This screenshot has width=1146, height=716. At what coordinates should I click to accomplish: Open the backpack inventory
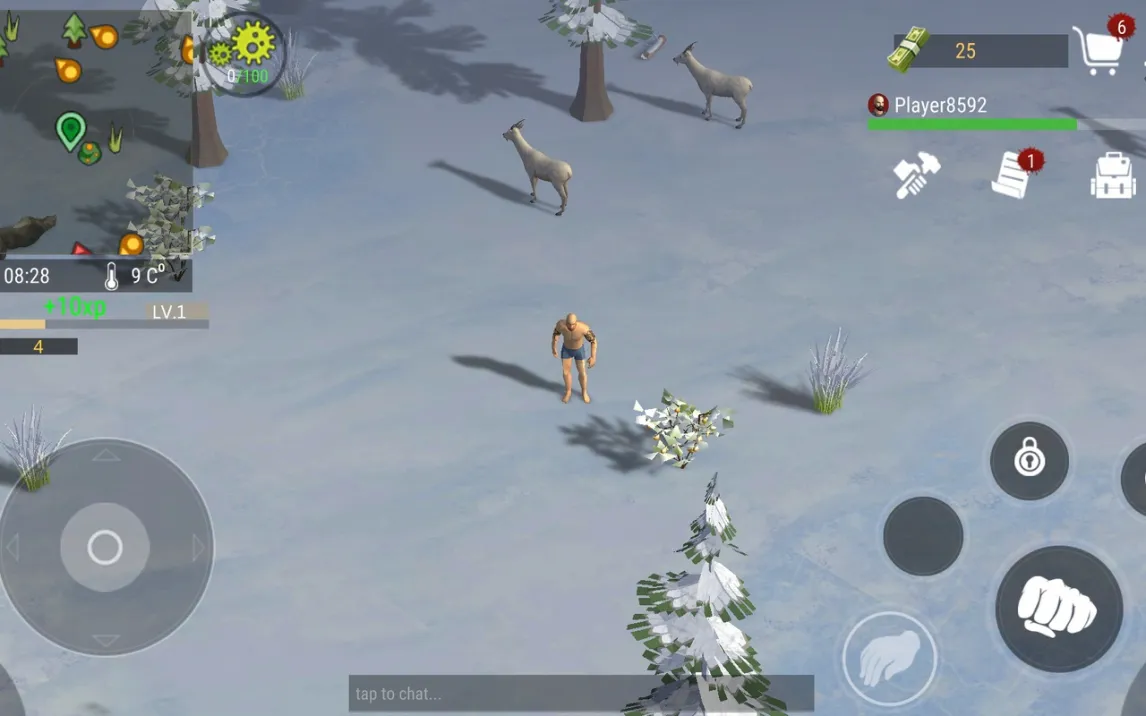tap(1112, 176)
